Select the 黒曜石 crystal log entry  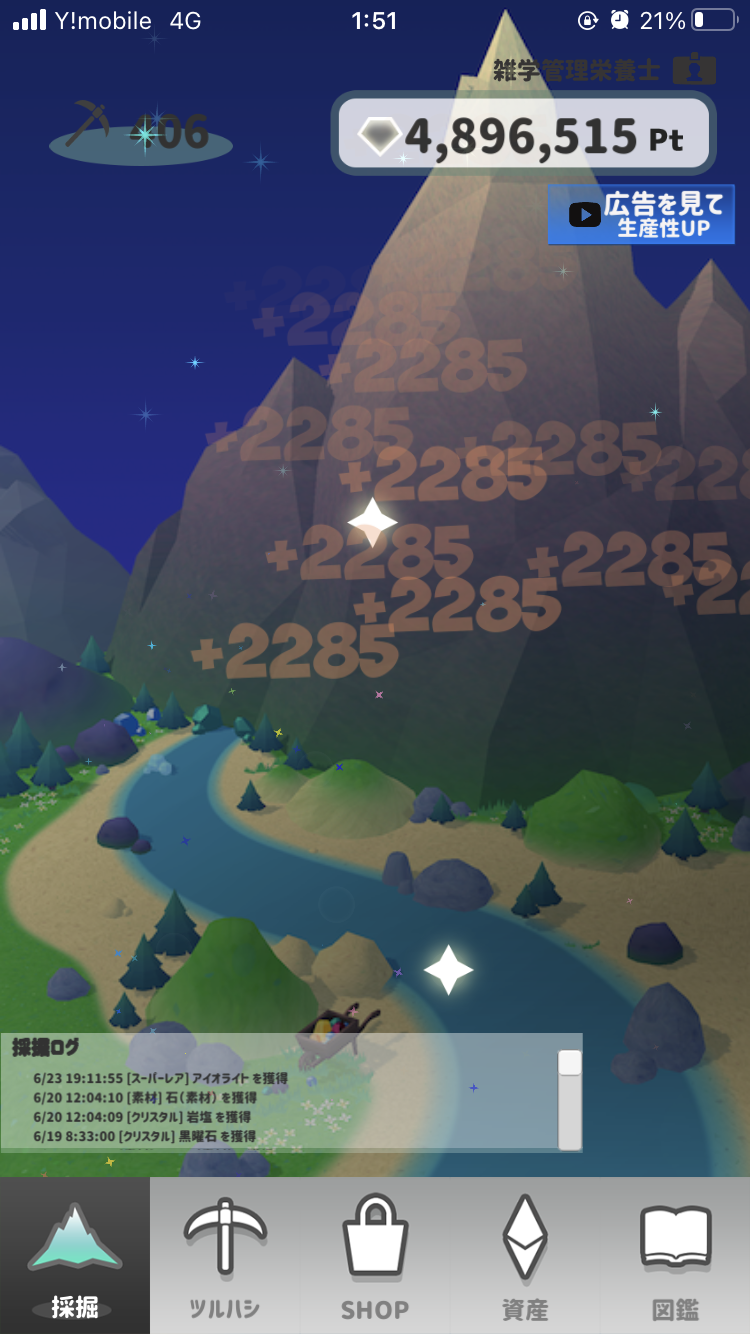click(144, 1136)
